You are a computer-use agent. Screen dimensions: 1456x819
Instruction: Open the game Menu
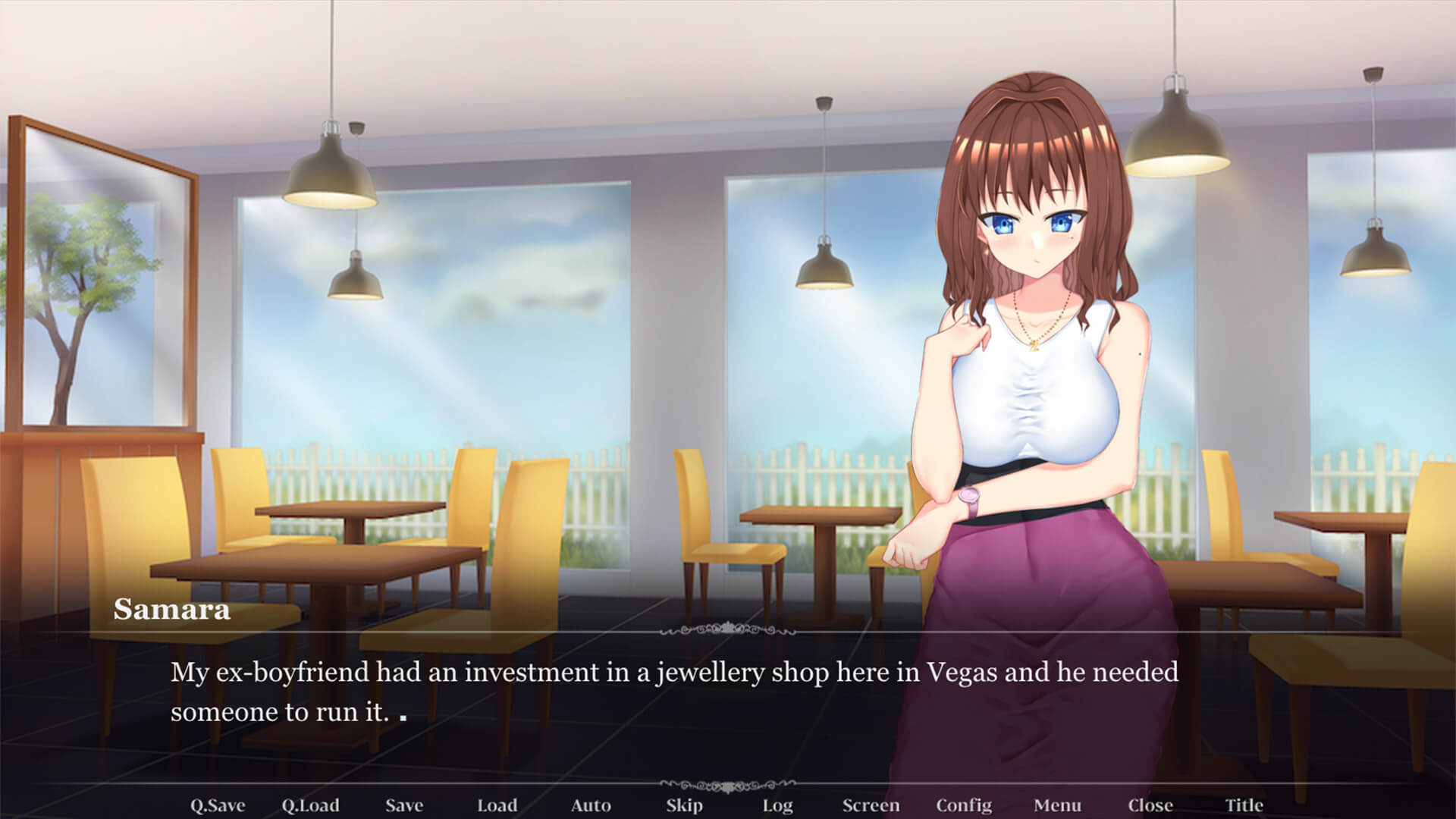(x=1057, y=805)
